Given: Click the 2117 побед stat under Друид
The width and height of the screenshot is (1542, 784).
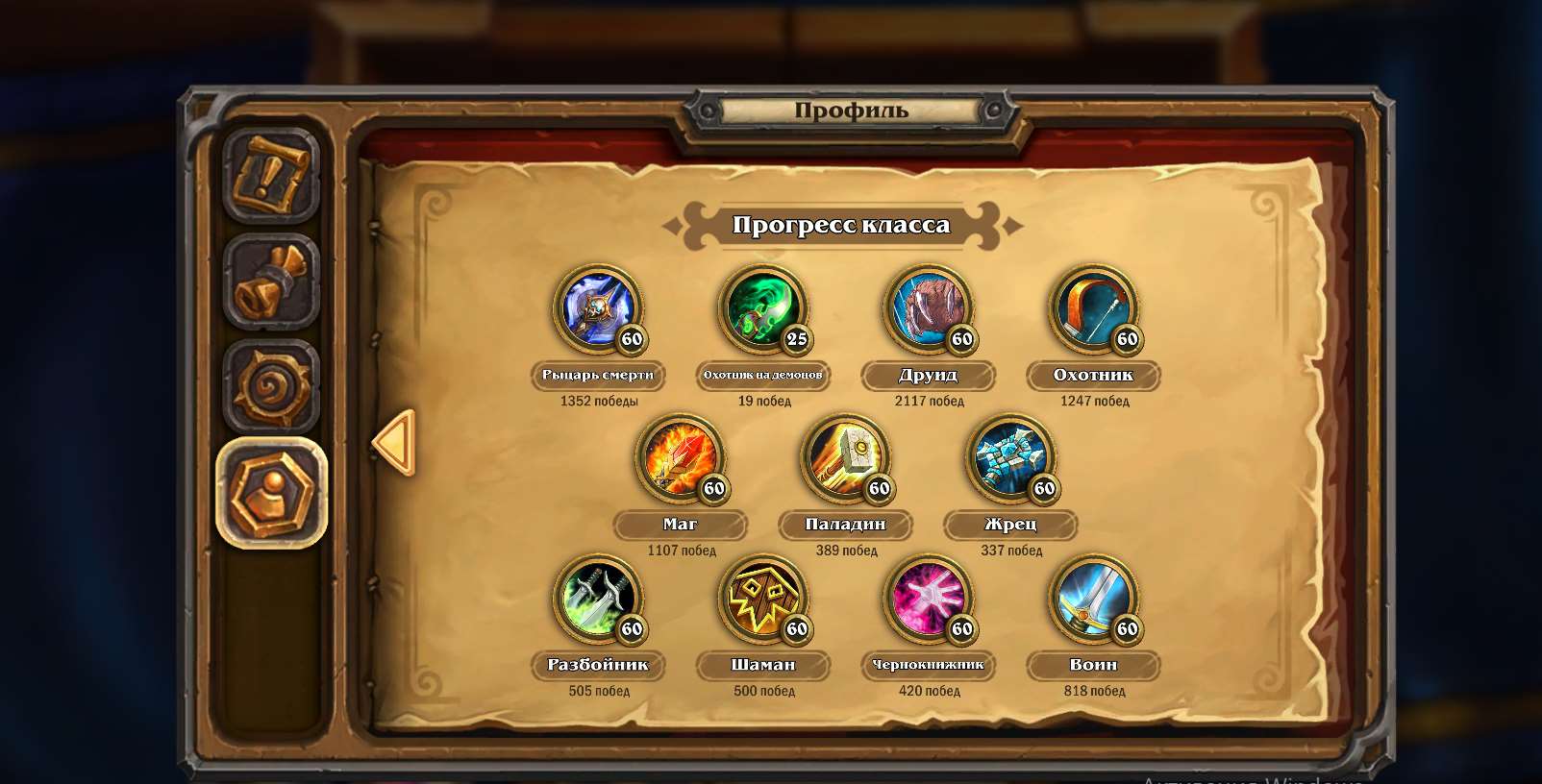Looking at the screenshot, I should tap(929, 402).
